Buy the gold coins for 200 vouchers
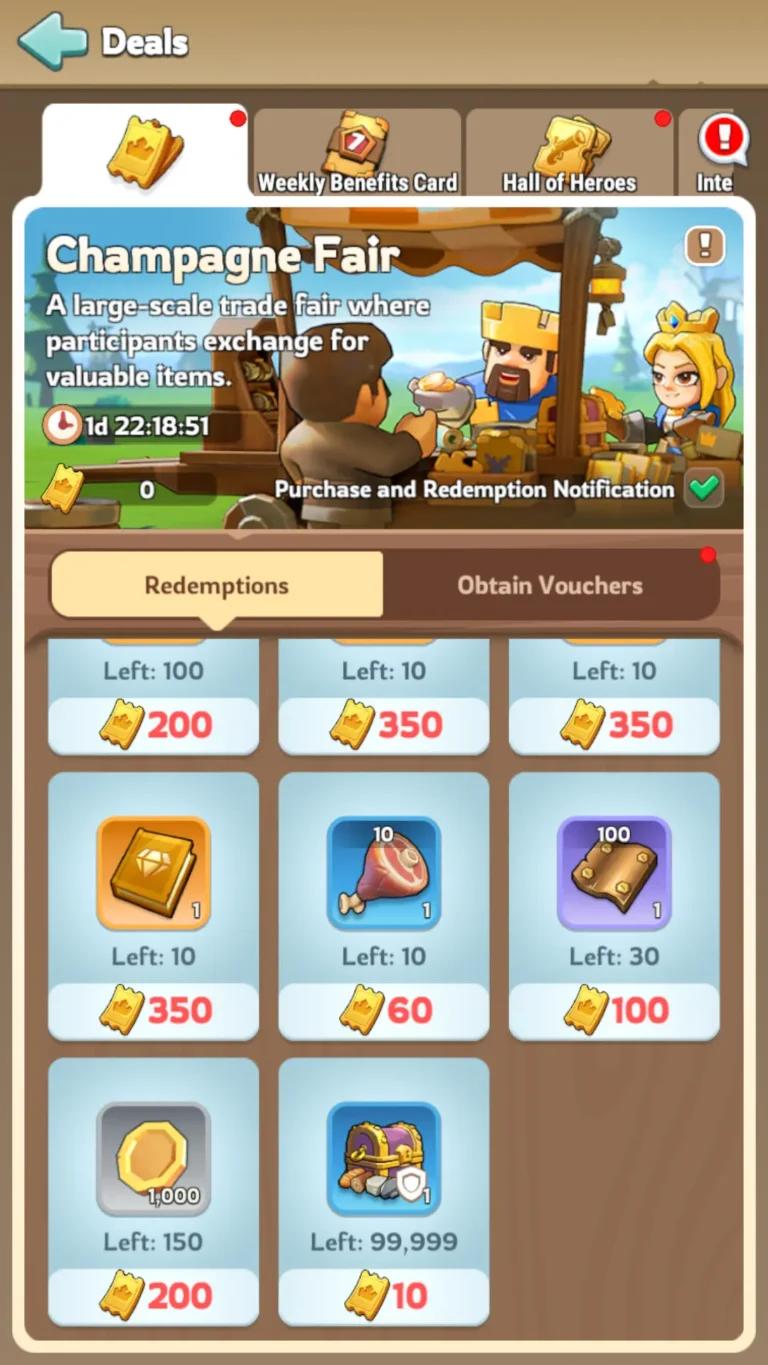 [x=153, y=1297]
